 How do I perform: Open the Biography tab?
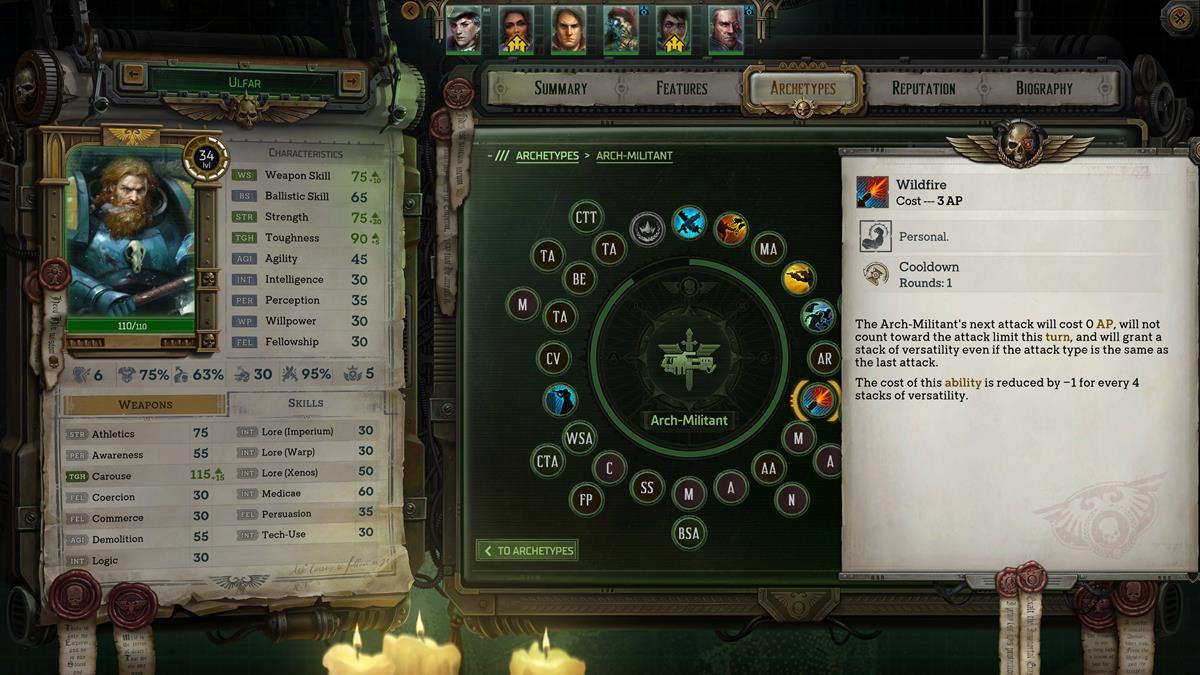(x=1044, y=88)
